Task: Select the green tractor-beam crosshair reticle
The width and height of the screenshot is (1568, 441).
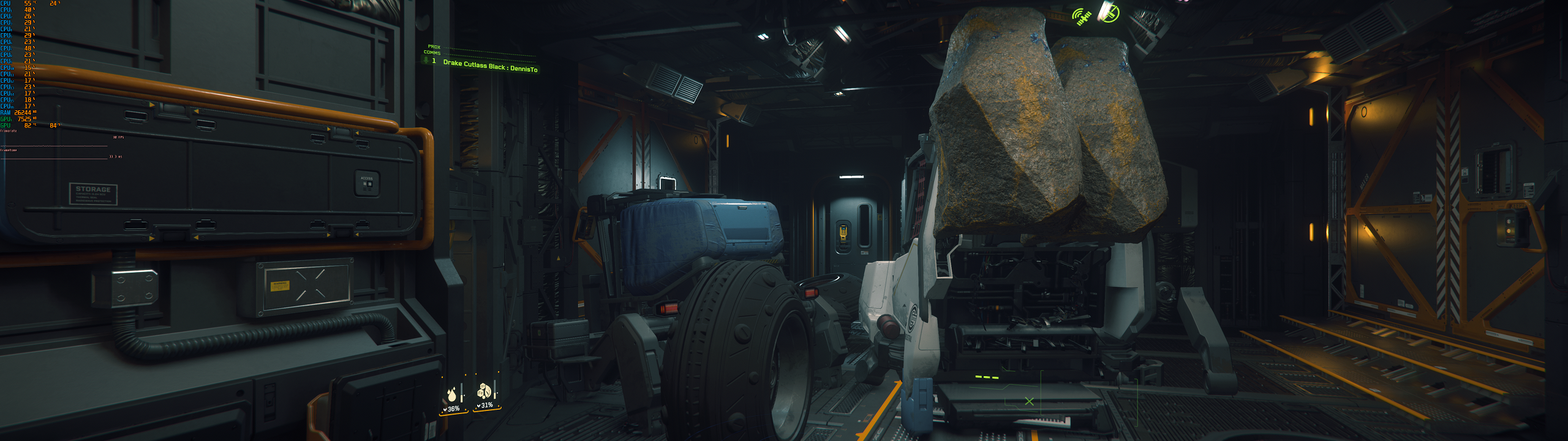Action: point(1029,402)
